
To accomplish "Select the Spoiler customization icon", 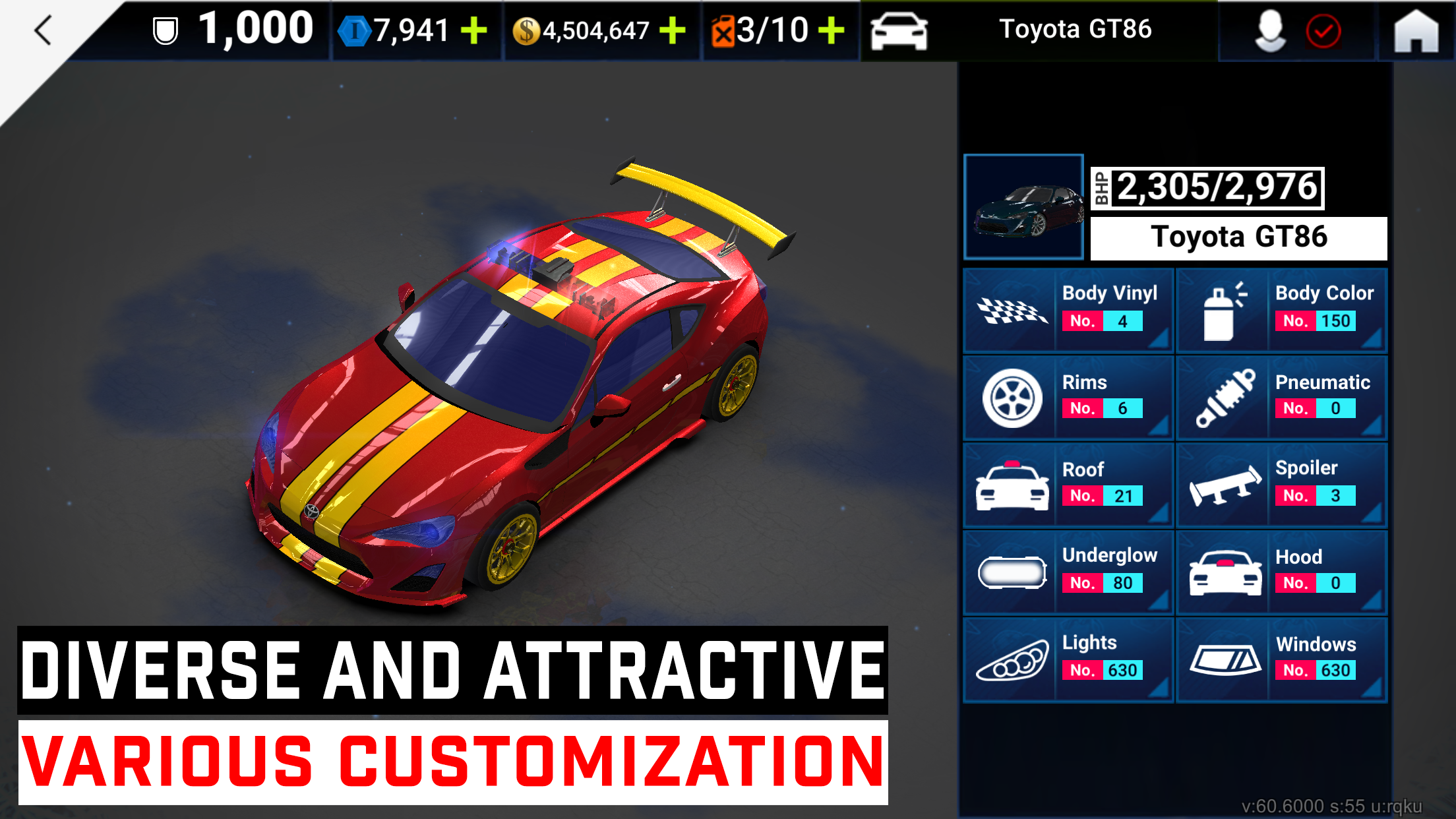I will pyautogui.click(x=1224, y=485).
